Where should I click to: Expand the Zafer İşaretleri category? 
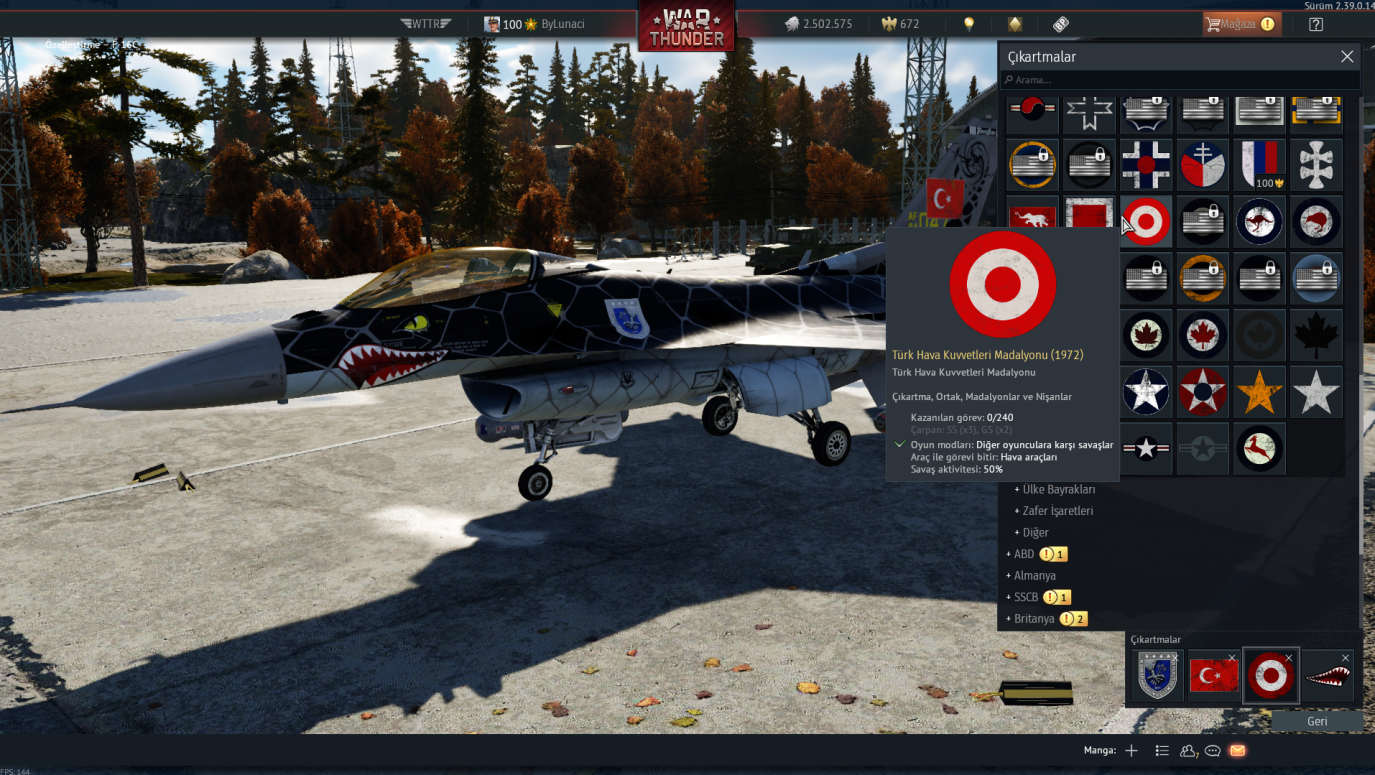pyautogui.click(x=1057, y=511)
